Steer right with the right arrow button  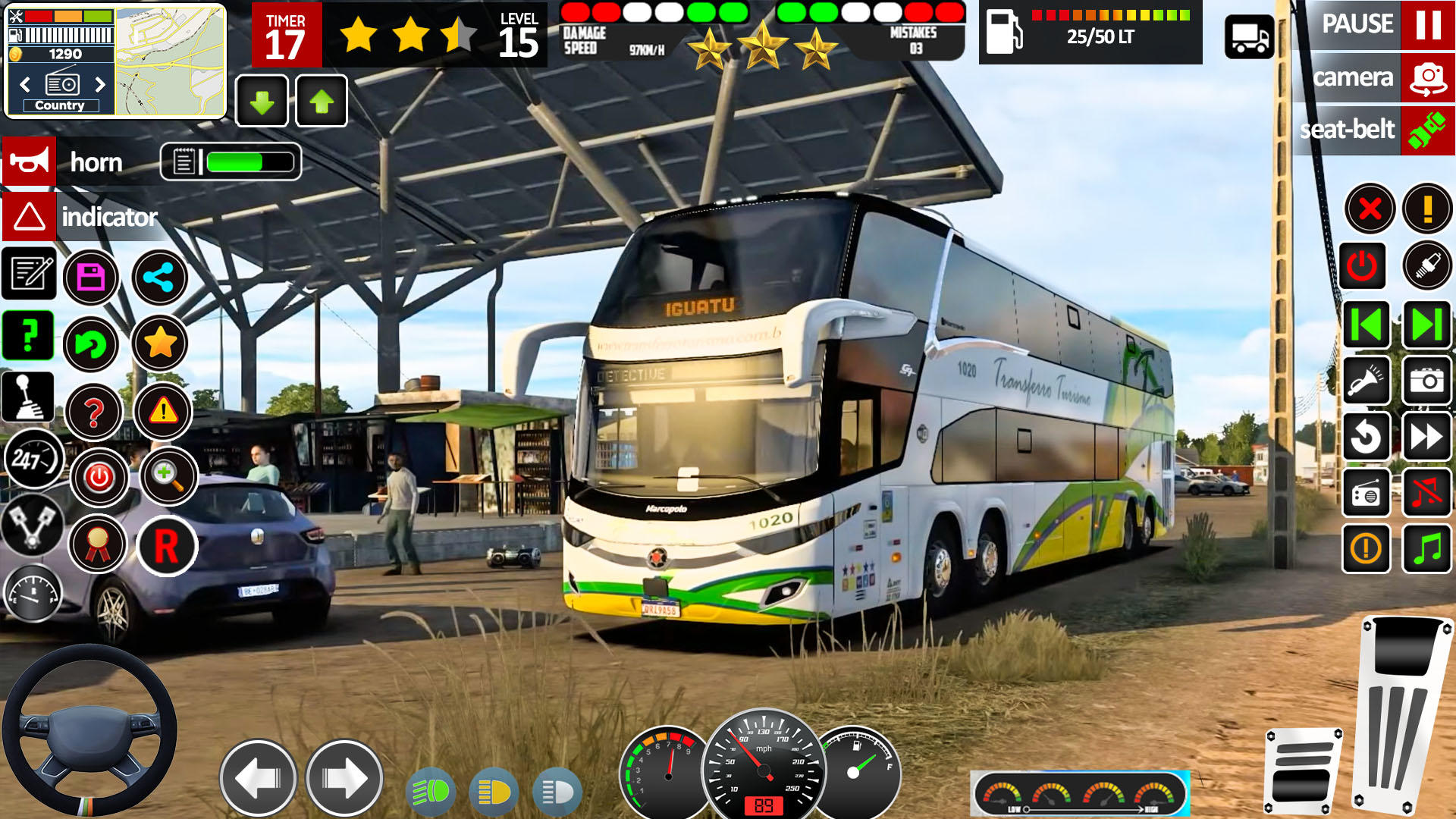(344, 778)
